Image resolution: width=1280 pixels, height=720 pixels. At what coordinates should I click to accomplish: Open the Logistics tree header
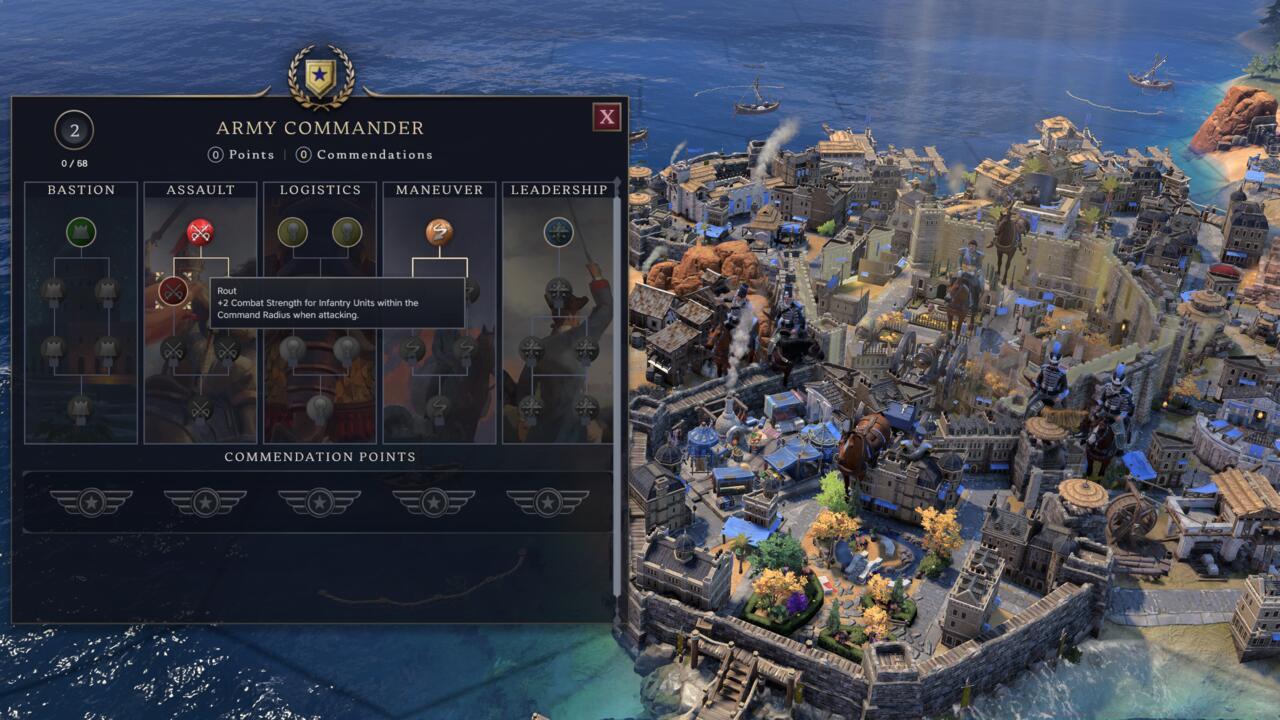[x=320, y=190]
